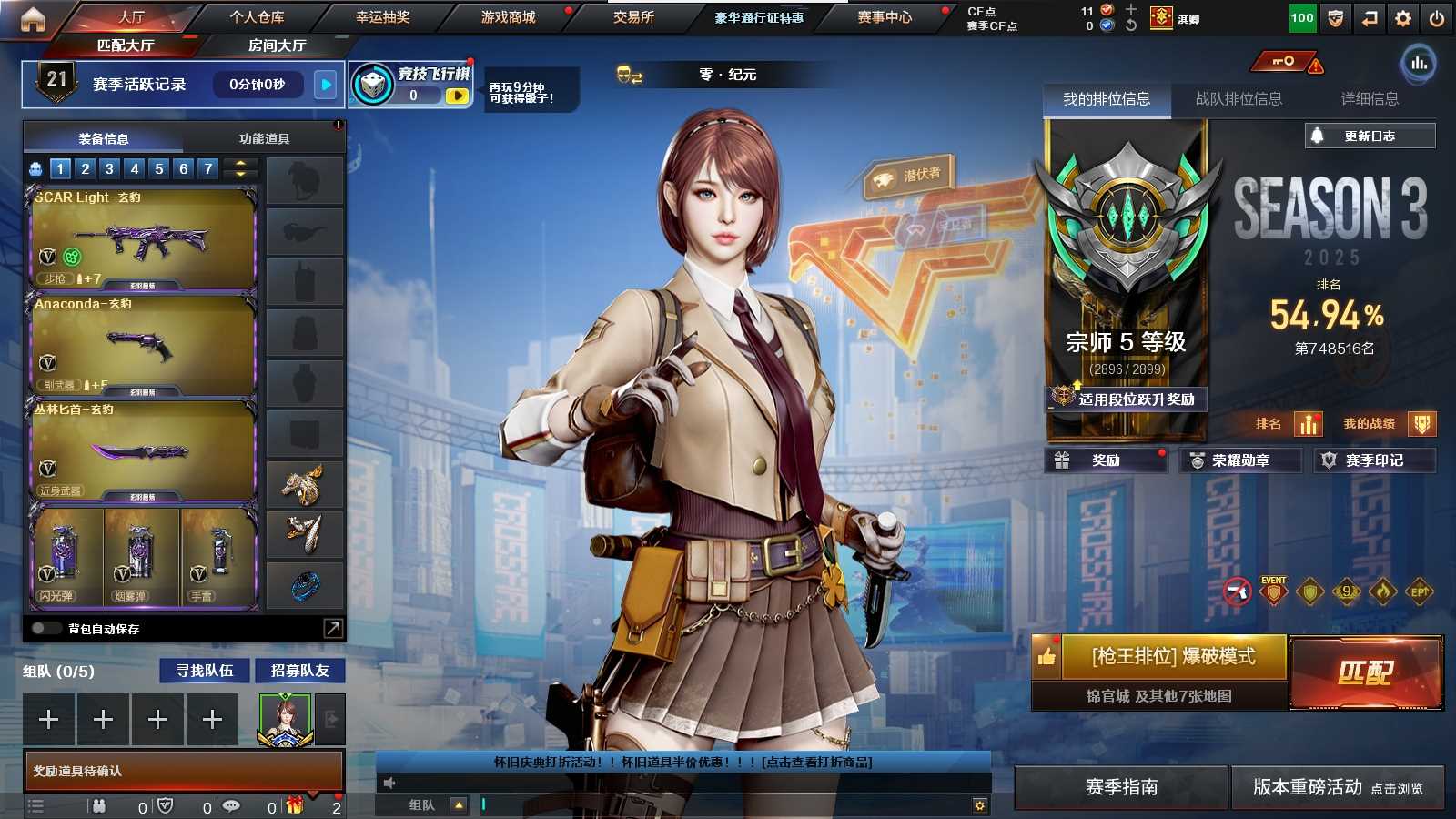
Task: Open the 游戏商城 shop
Action: (508, 17)
